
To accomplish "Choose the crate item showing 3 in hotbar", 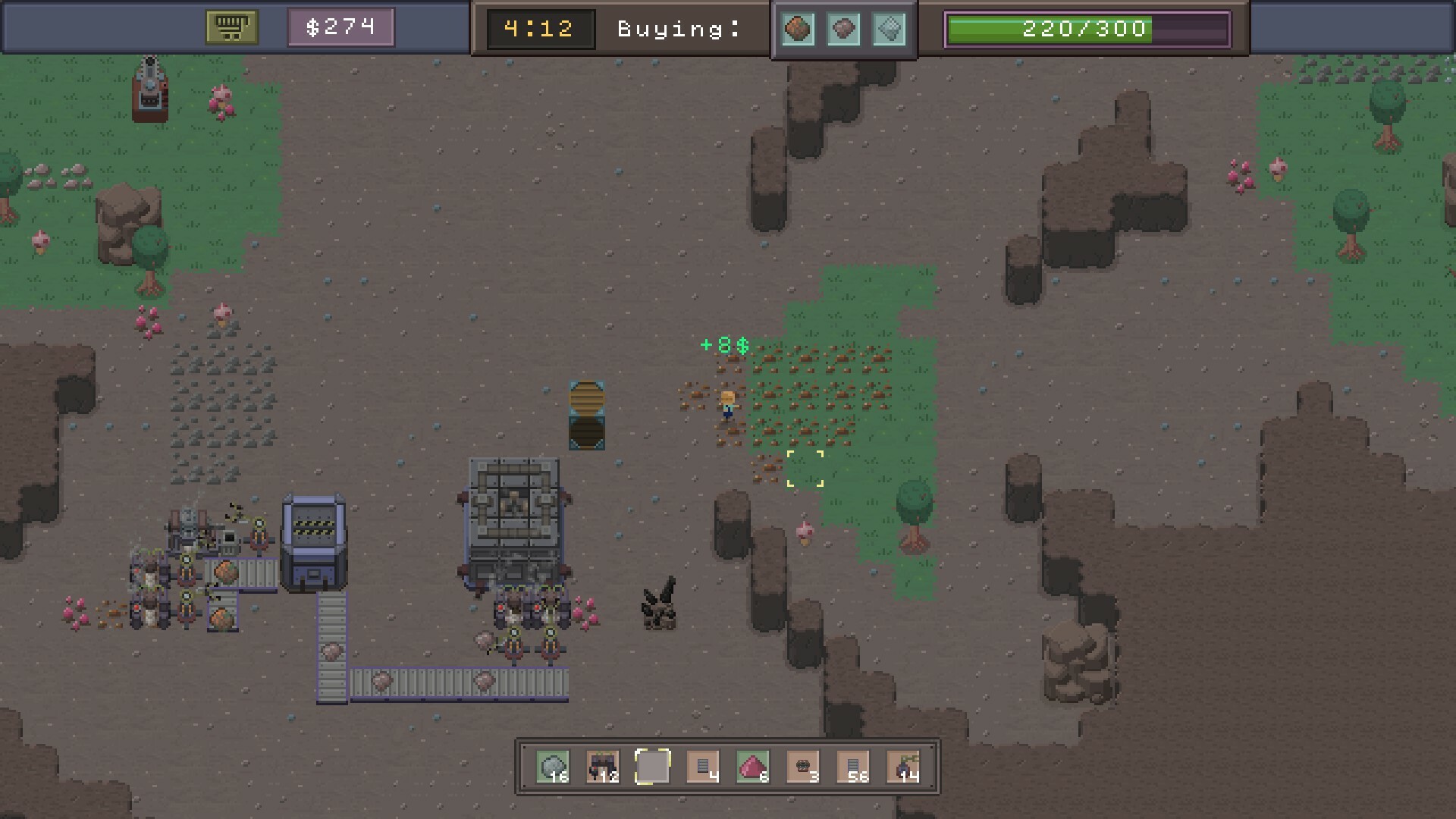I will [x=805, y=767].
